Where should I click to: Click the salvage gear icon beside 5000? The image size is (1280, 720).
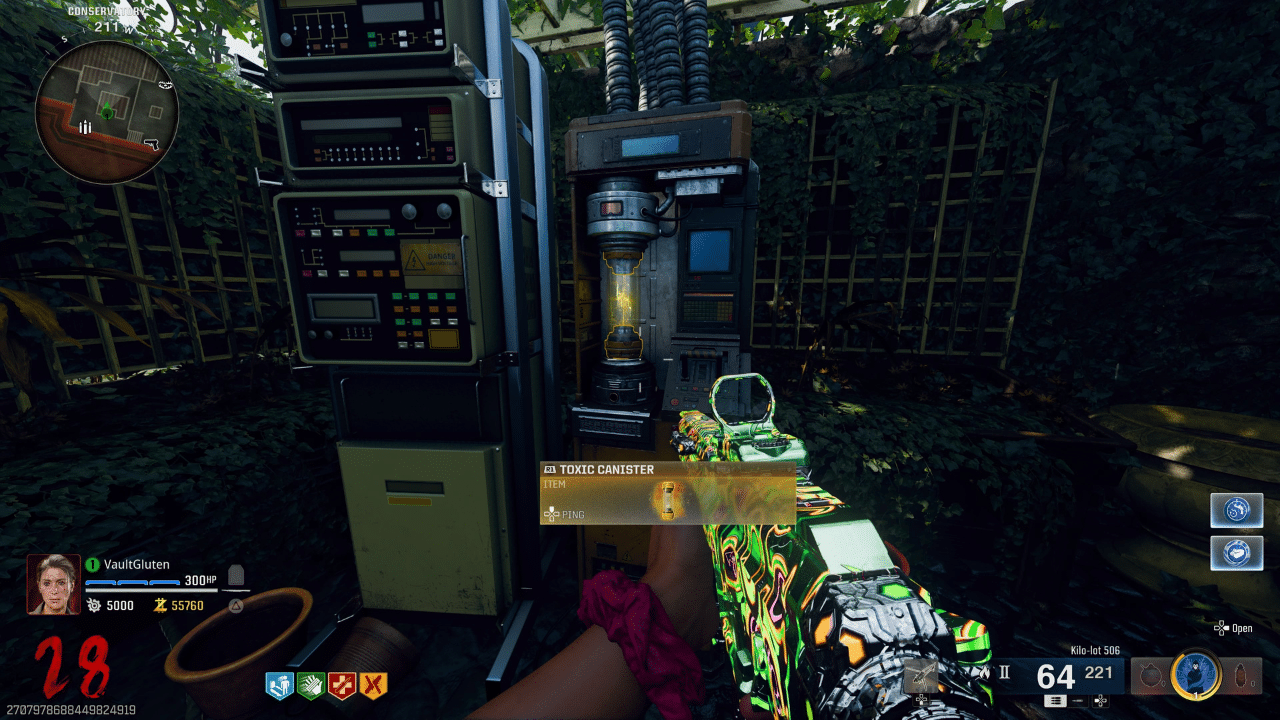[92, 605]
